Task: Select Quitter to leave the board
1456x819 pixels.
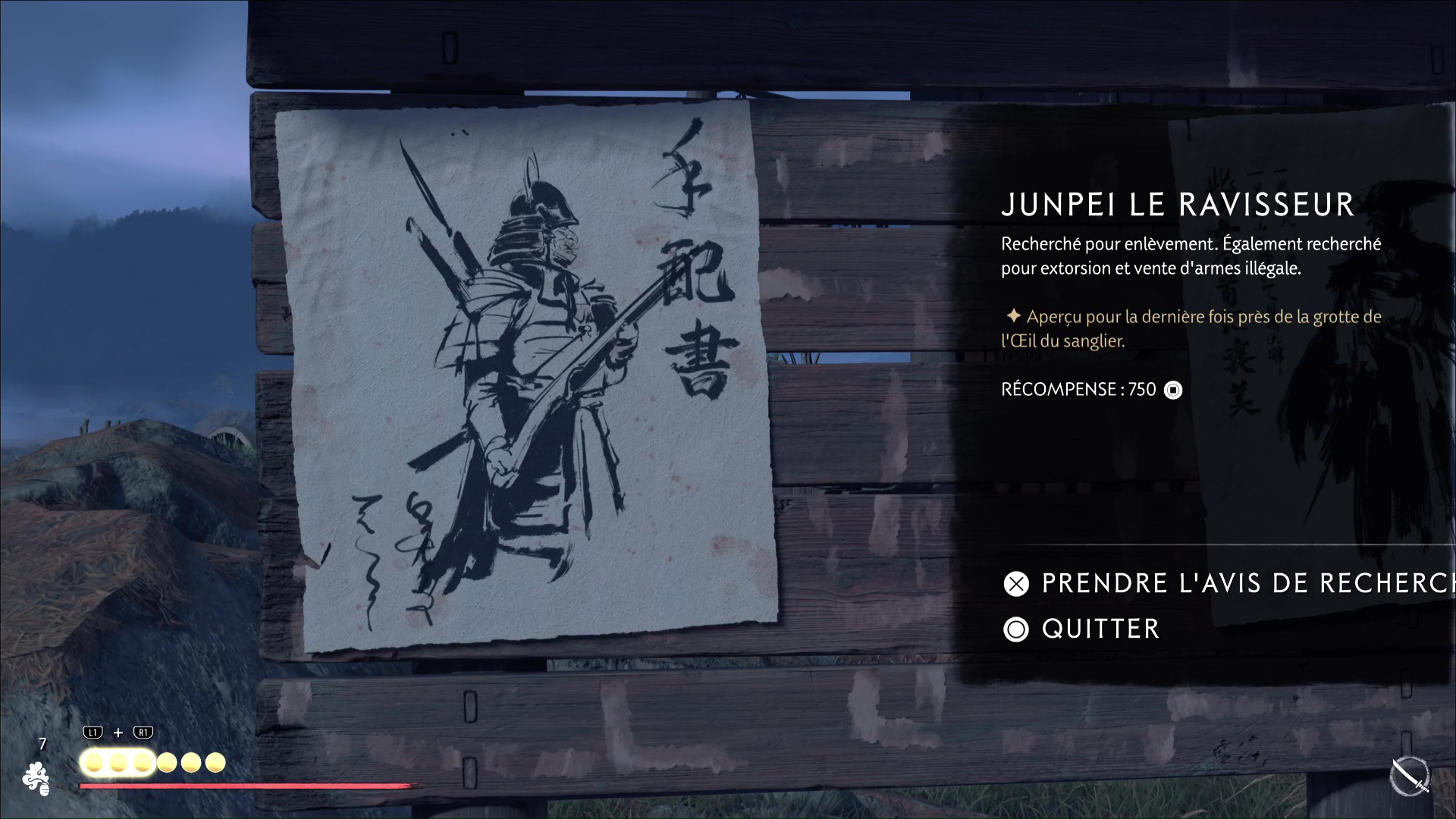Action: 1100,629
